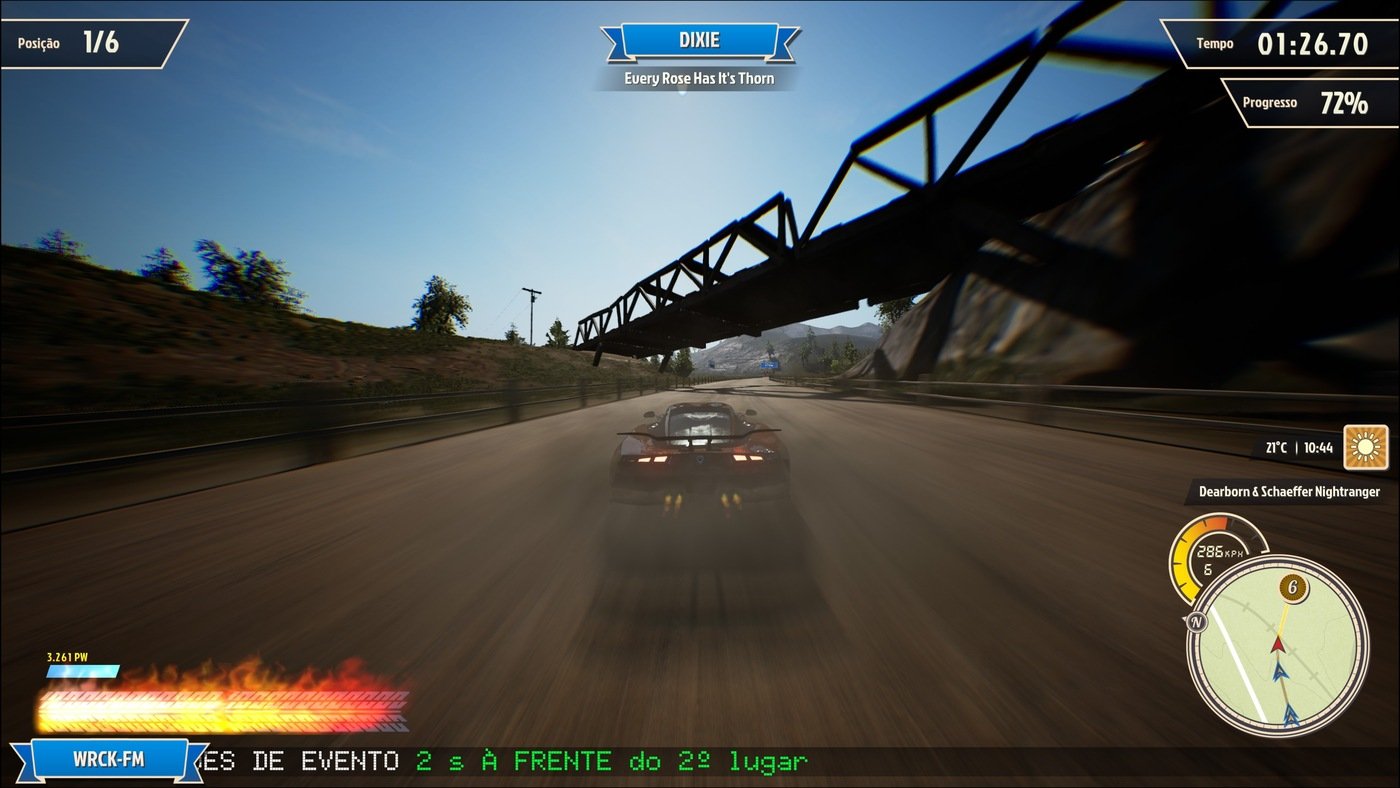This screenshot has width=1400, height=788.
Task: Click the sunny weather icon
Action: 1365,447
